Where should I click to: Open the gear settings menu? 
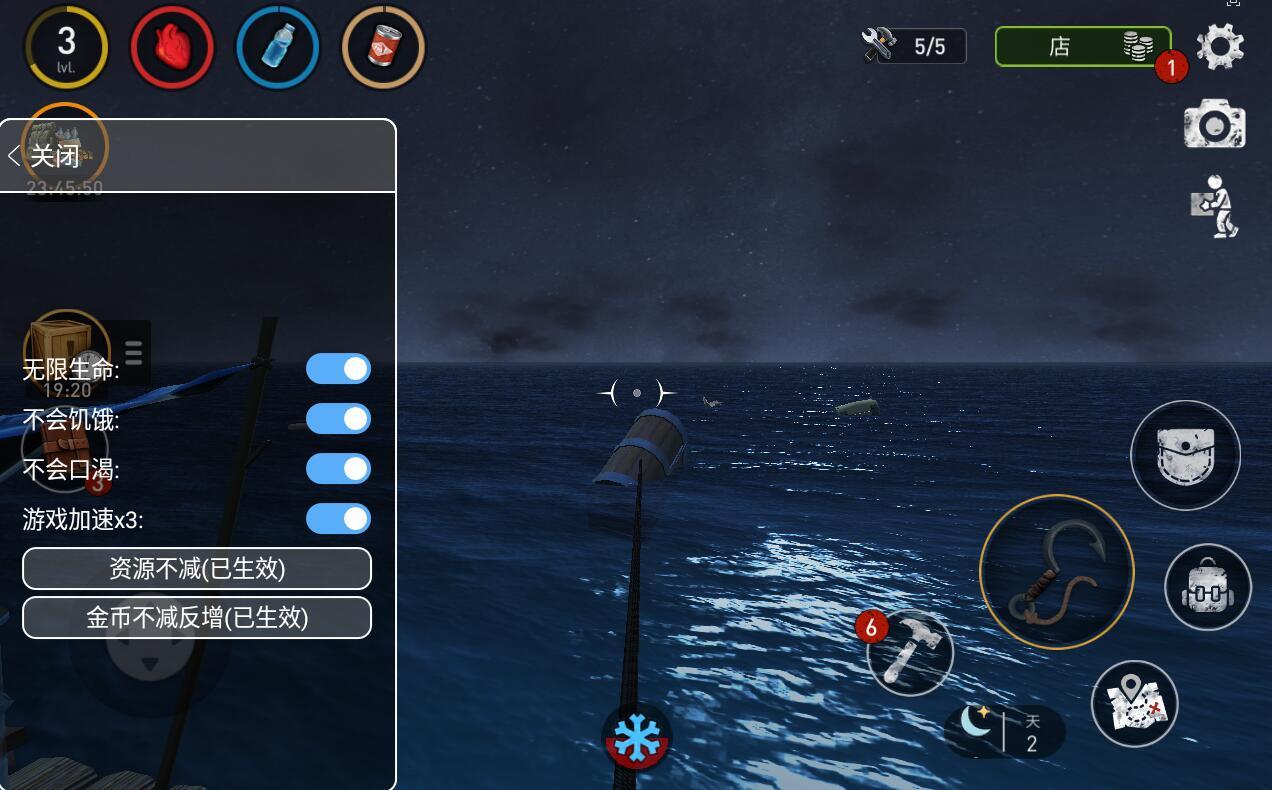pyautogui.click(x=1220, y=46)
